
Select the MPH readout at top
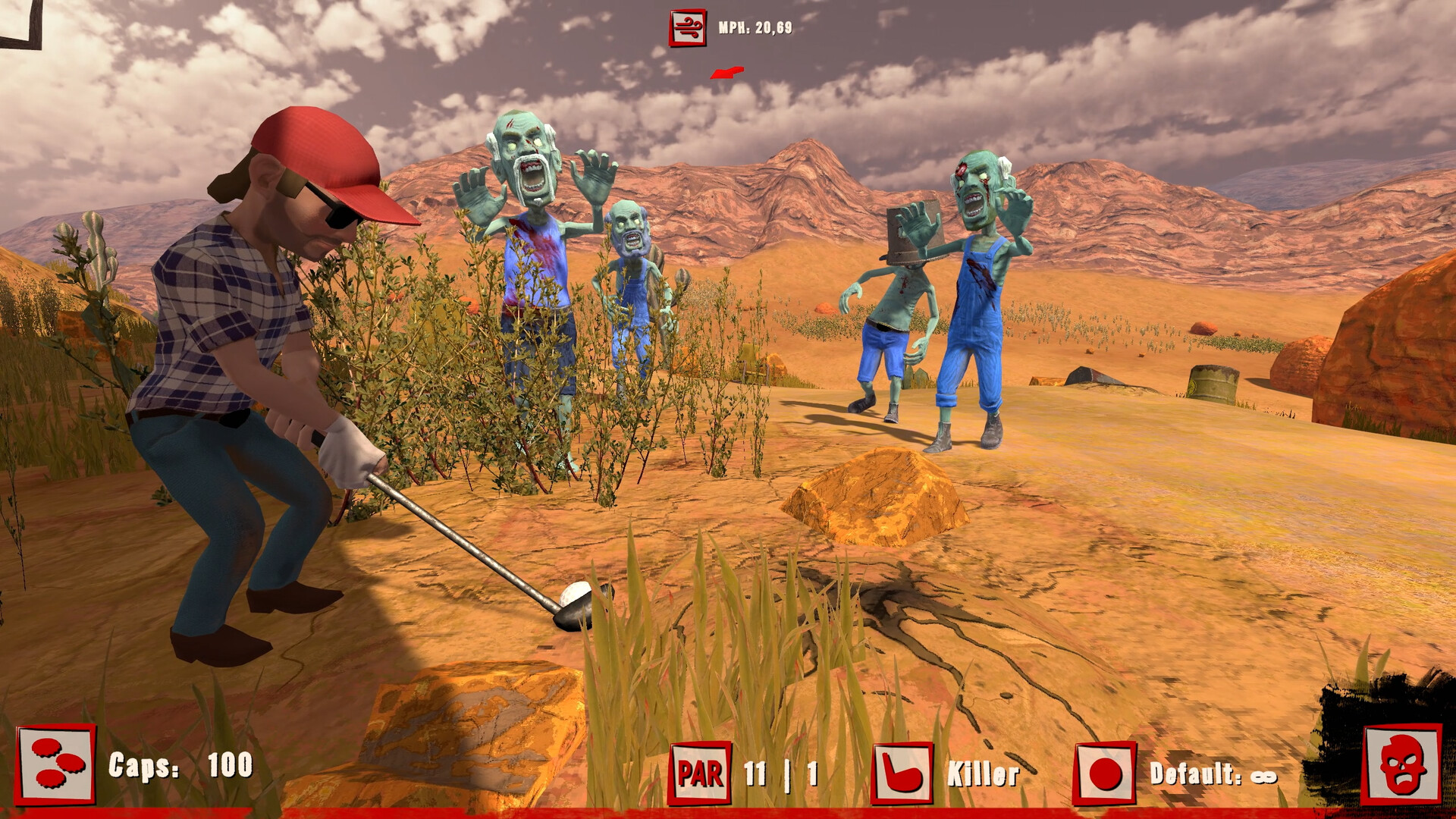click(x=755, y=28)
